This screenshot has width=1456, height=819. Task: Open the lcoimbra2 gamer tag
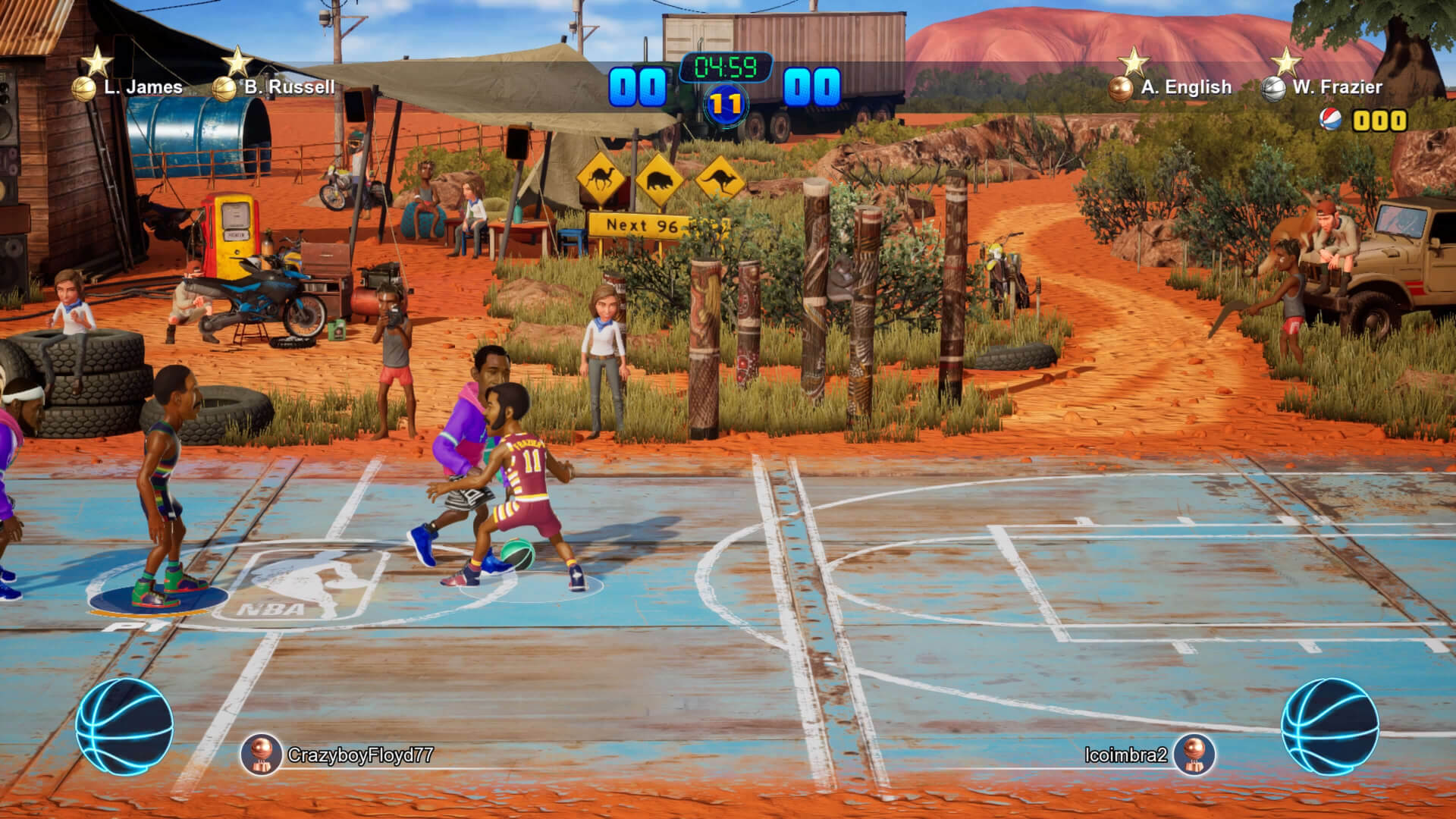(x=1126, y=755)
